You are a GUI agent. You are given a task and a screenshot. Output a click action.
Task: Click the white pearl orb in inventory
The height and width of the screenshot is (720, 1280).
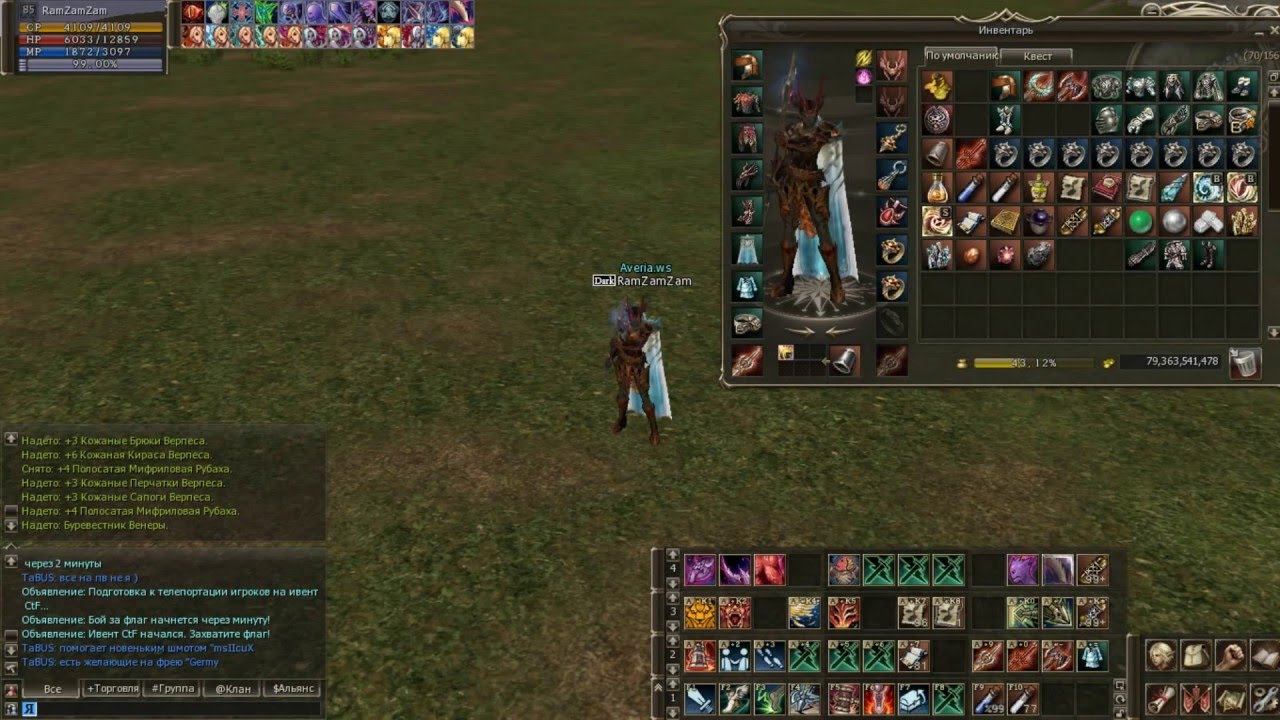coord(1174,221)
